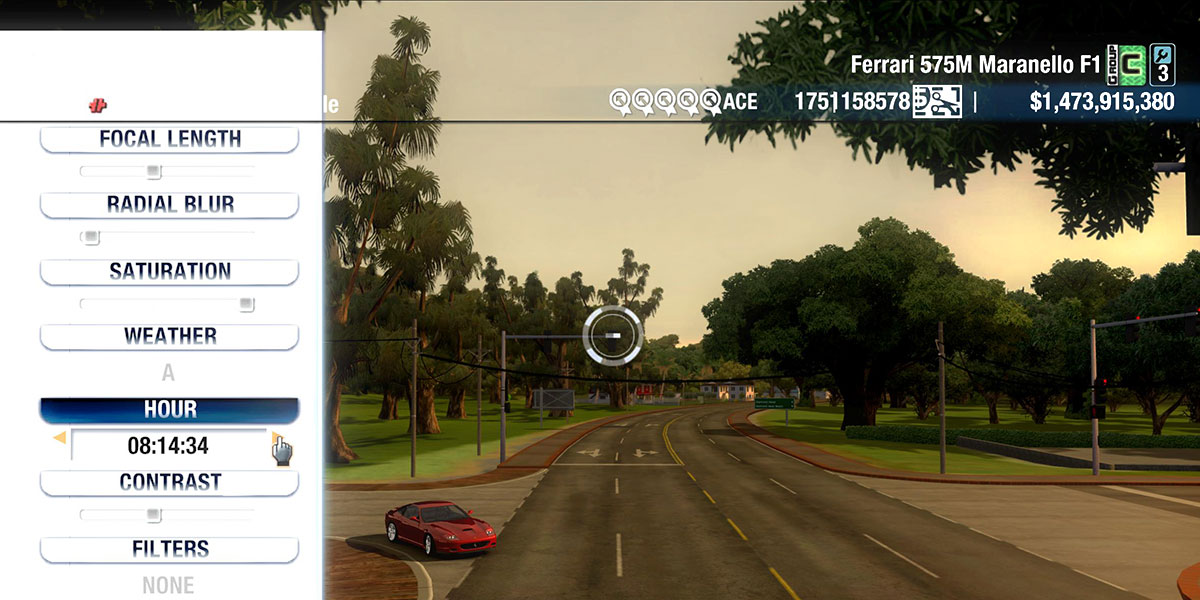This screenshot has height=600, width=1200.
Task: Open the Filters option
Action: (x=169, y=550)
